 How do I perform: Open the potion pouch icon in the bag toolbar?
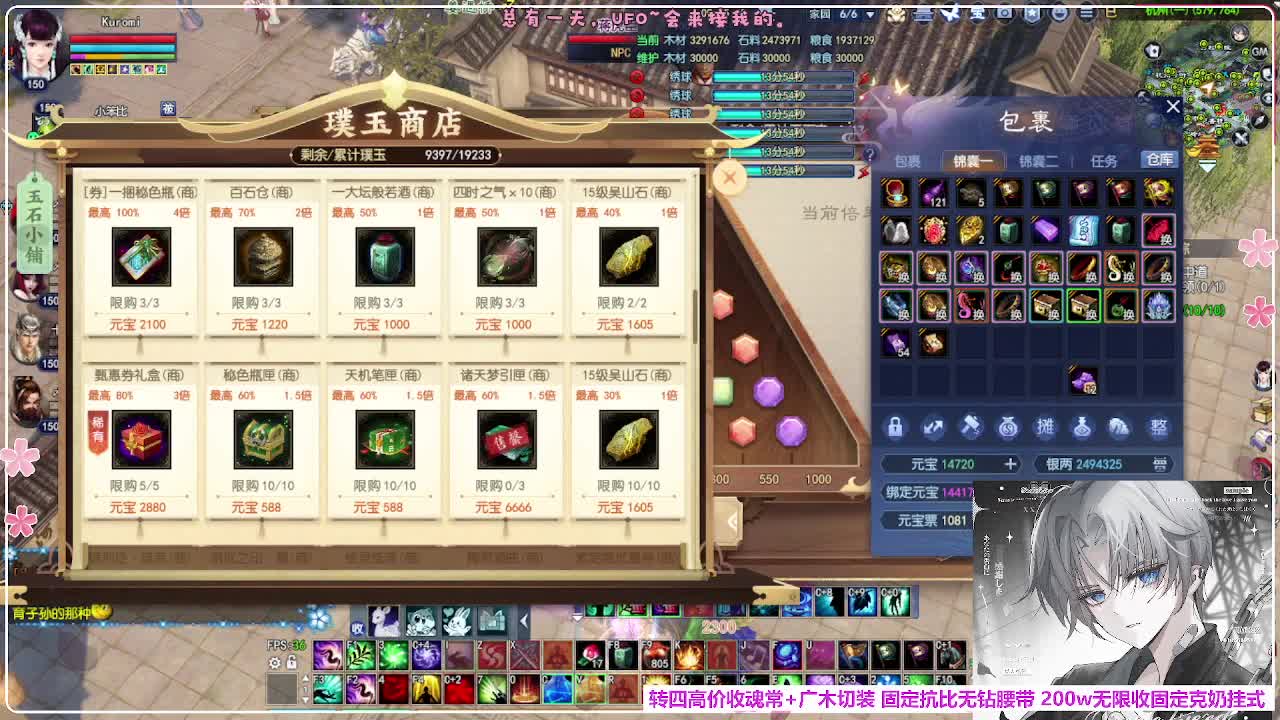point(1083,428)
